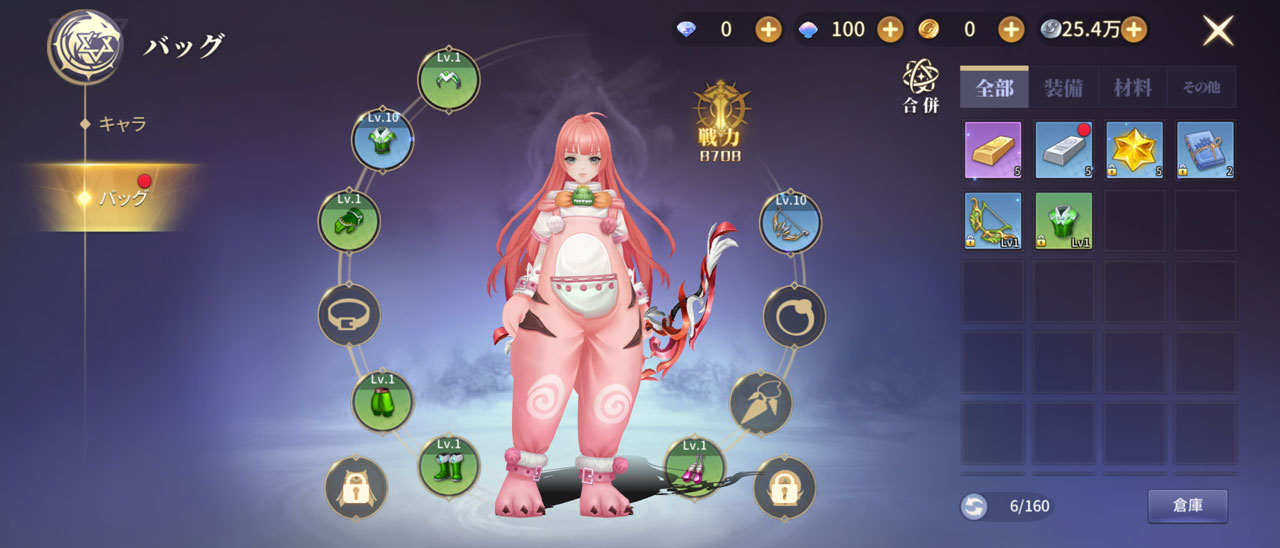Image resolution: width=1280 pixels, height=548 pixels.
Task: Open the 倉庫 storage
Action: [1187, 506]
